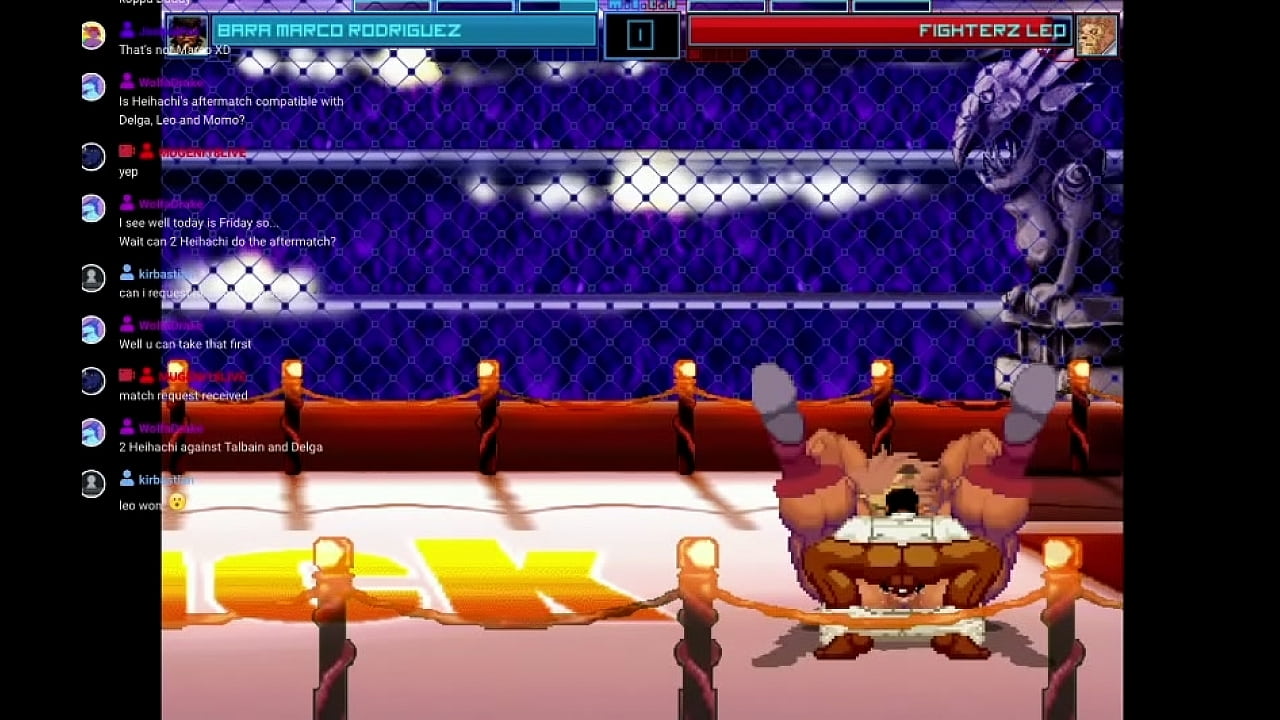
Task: Click the chat line 2 Heihachi against Talbain
Action: [224, 446]
